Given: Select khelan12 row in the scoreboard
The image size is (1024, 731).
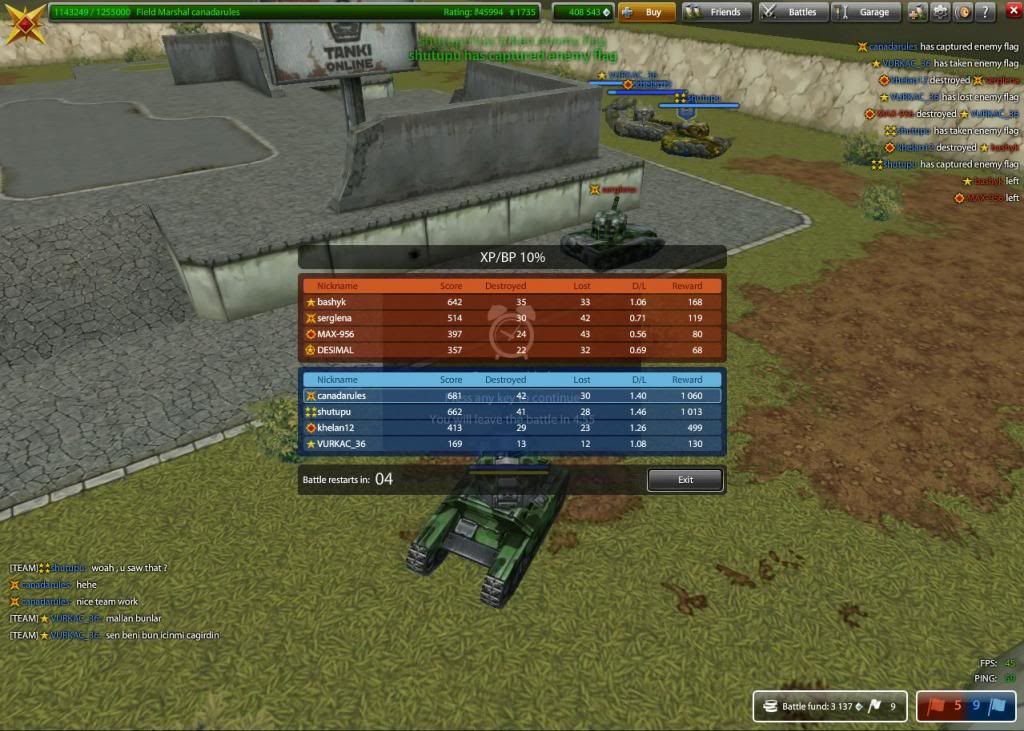Looking at the screenshot, I should (512, 428).
